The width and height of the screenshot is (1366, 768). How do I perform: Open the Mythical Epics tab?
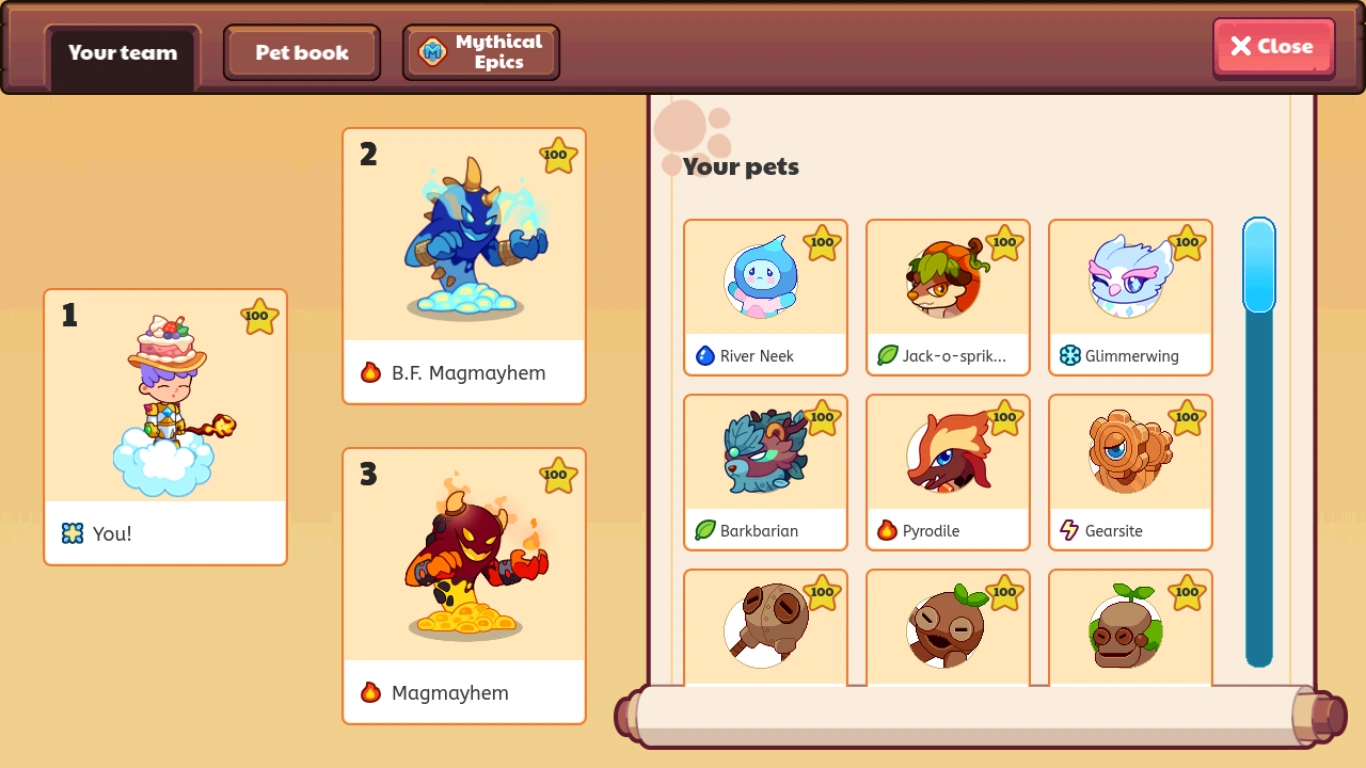pyautogui.click(x=480, y=51)
